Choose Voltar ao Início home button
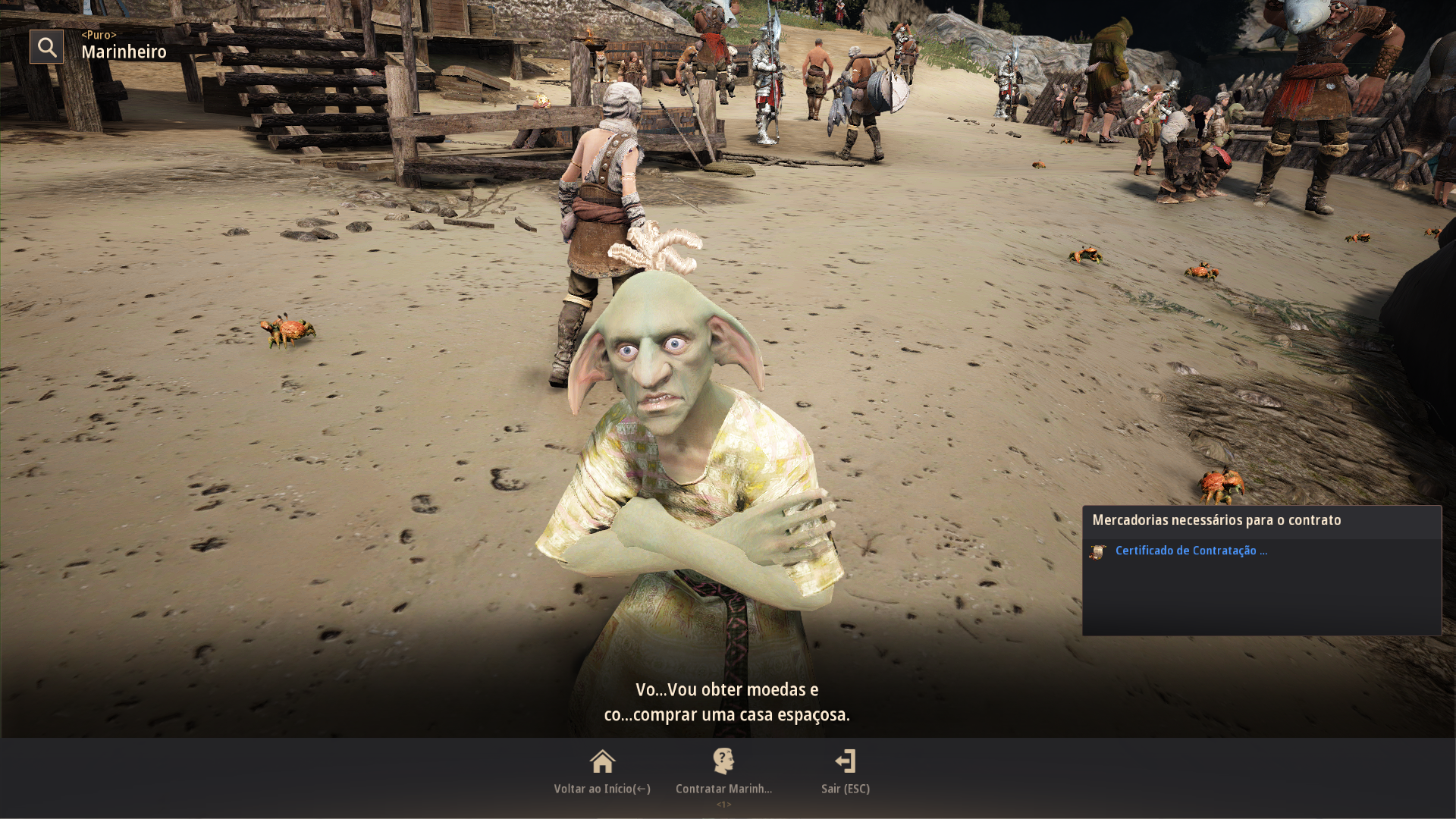1456x819 pixels. coord(602,771)
